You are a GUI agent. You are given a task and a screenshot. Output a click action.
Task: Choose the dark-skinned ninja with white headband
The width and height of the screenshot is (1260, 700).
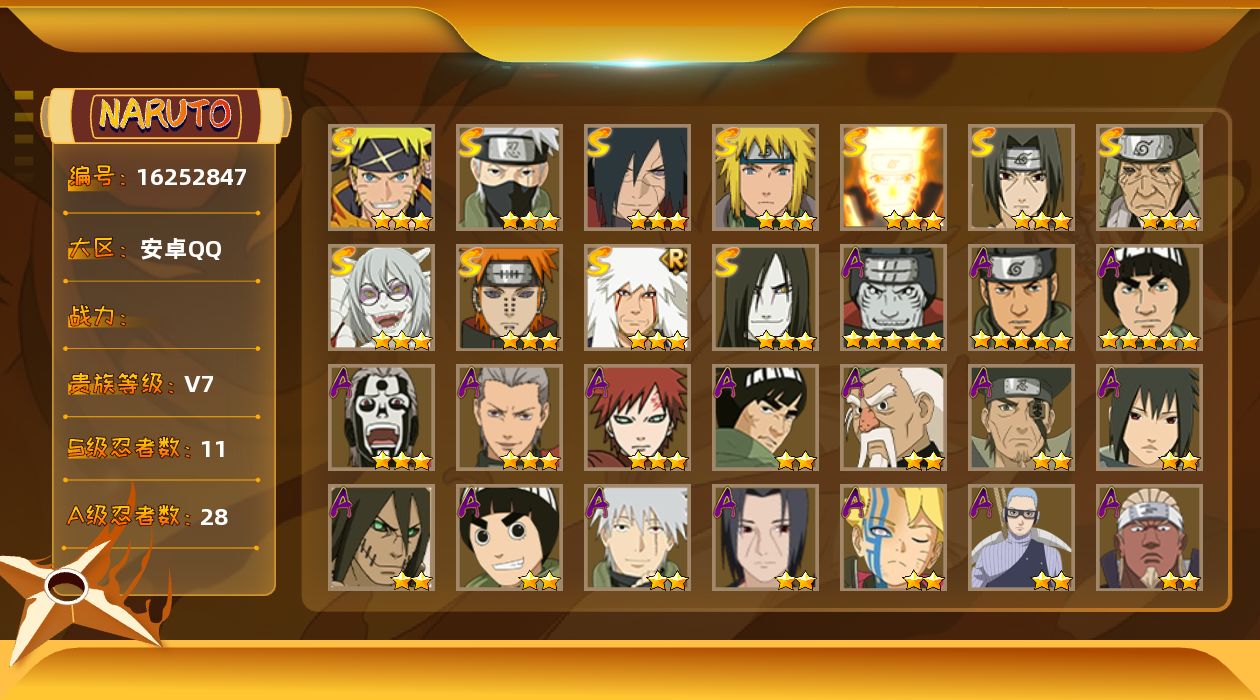click(1149, 537)
